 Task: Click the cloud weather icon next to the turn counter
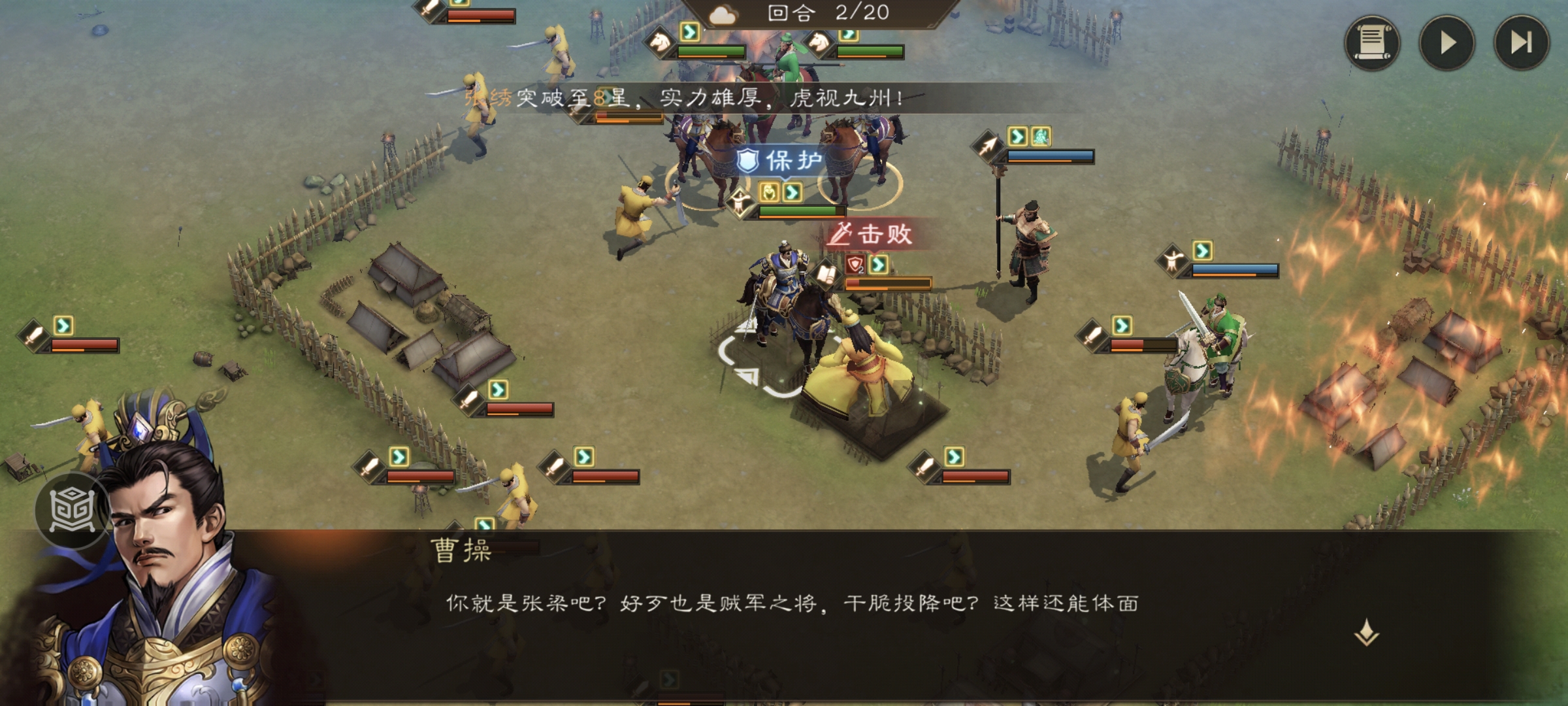723,16
